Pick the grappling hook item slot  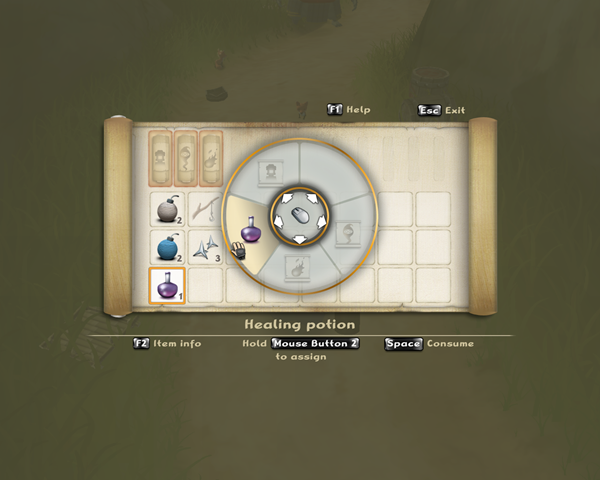(205, 208)
